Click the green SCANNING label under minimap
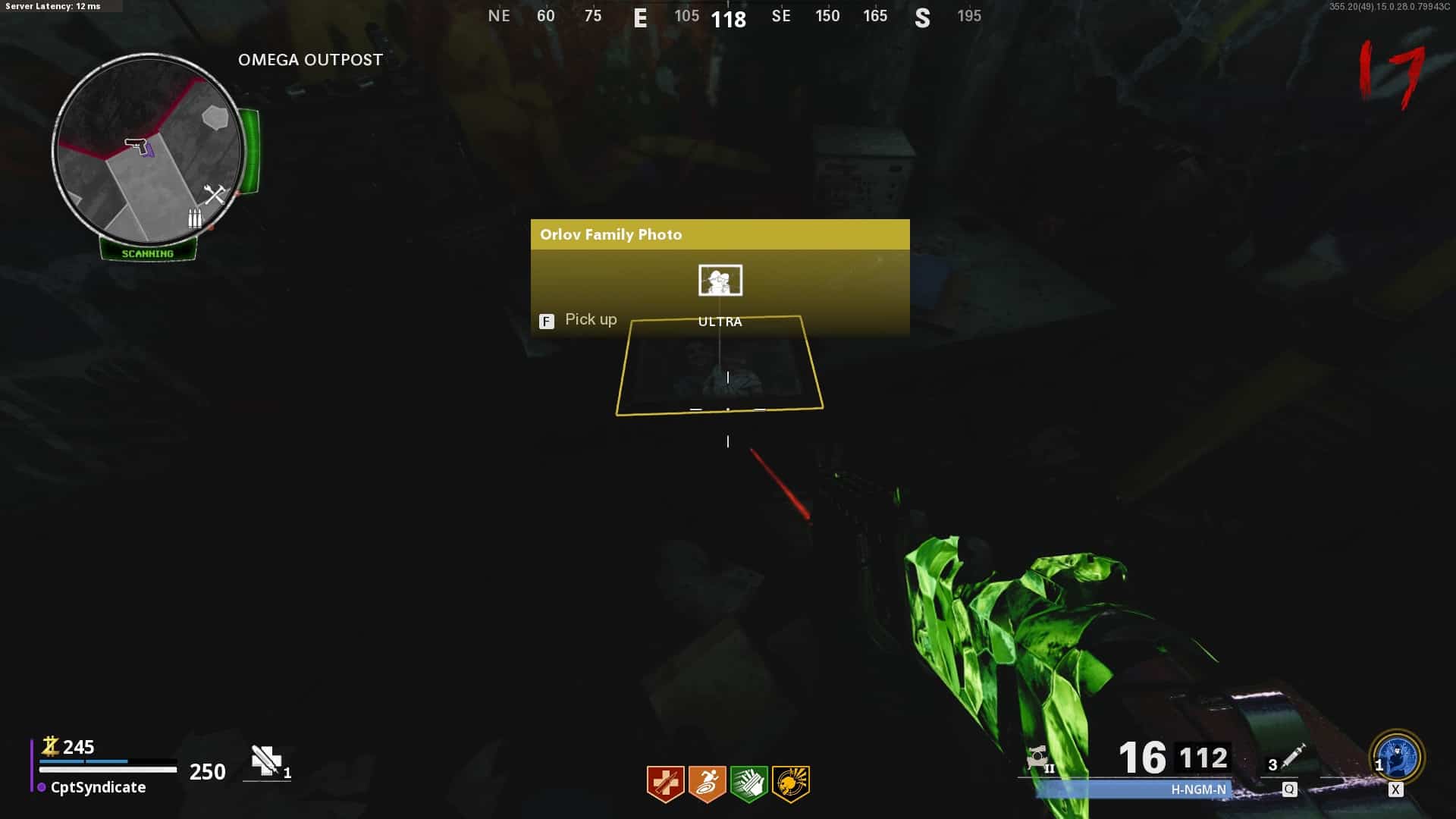 tap(148, 253)
